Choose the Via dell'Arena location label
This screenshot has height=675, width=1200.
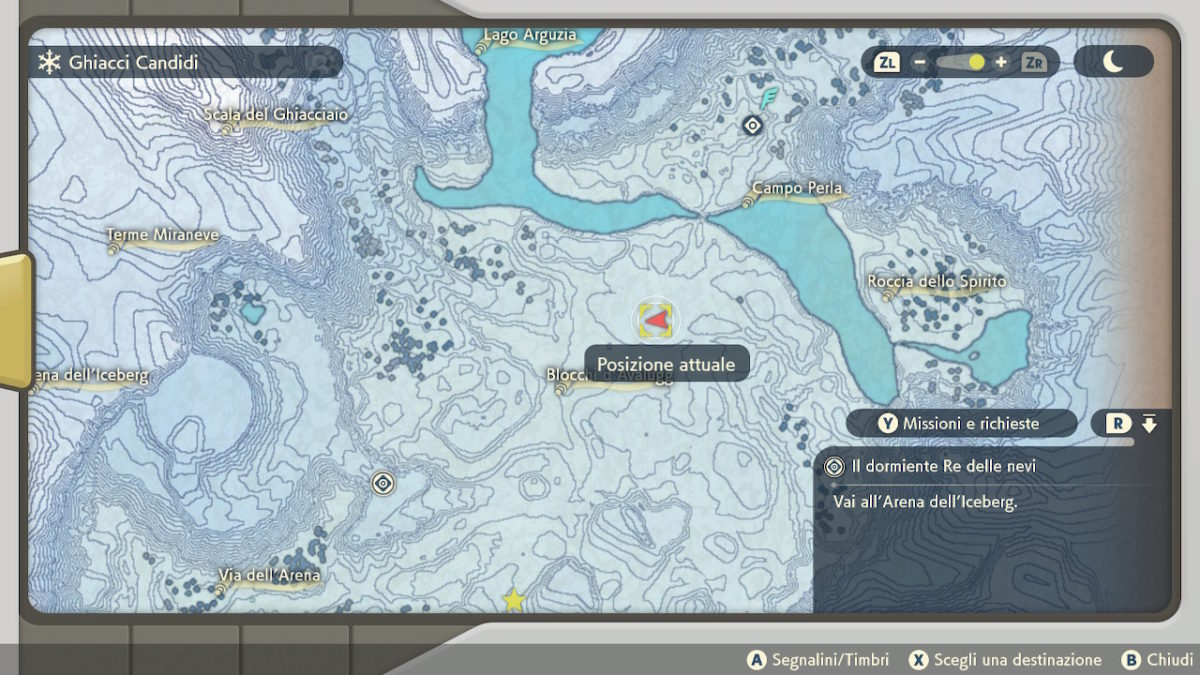tap(270, 576)
